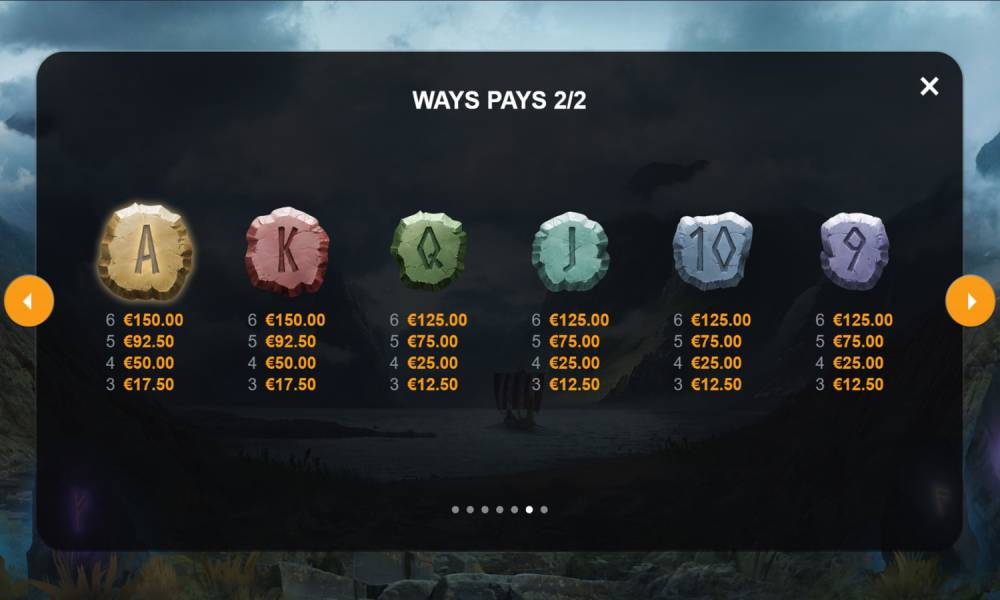This screenshot has height=600, width=1000.
Task: Close the Ways Pays paytable window
Action: [x=929, y=86]
